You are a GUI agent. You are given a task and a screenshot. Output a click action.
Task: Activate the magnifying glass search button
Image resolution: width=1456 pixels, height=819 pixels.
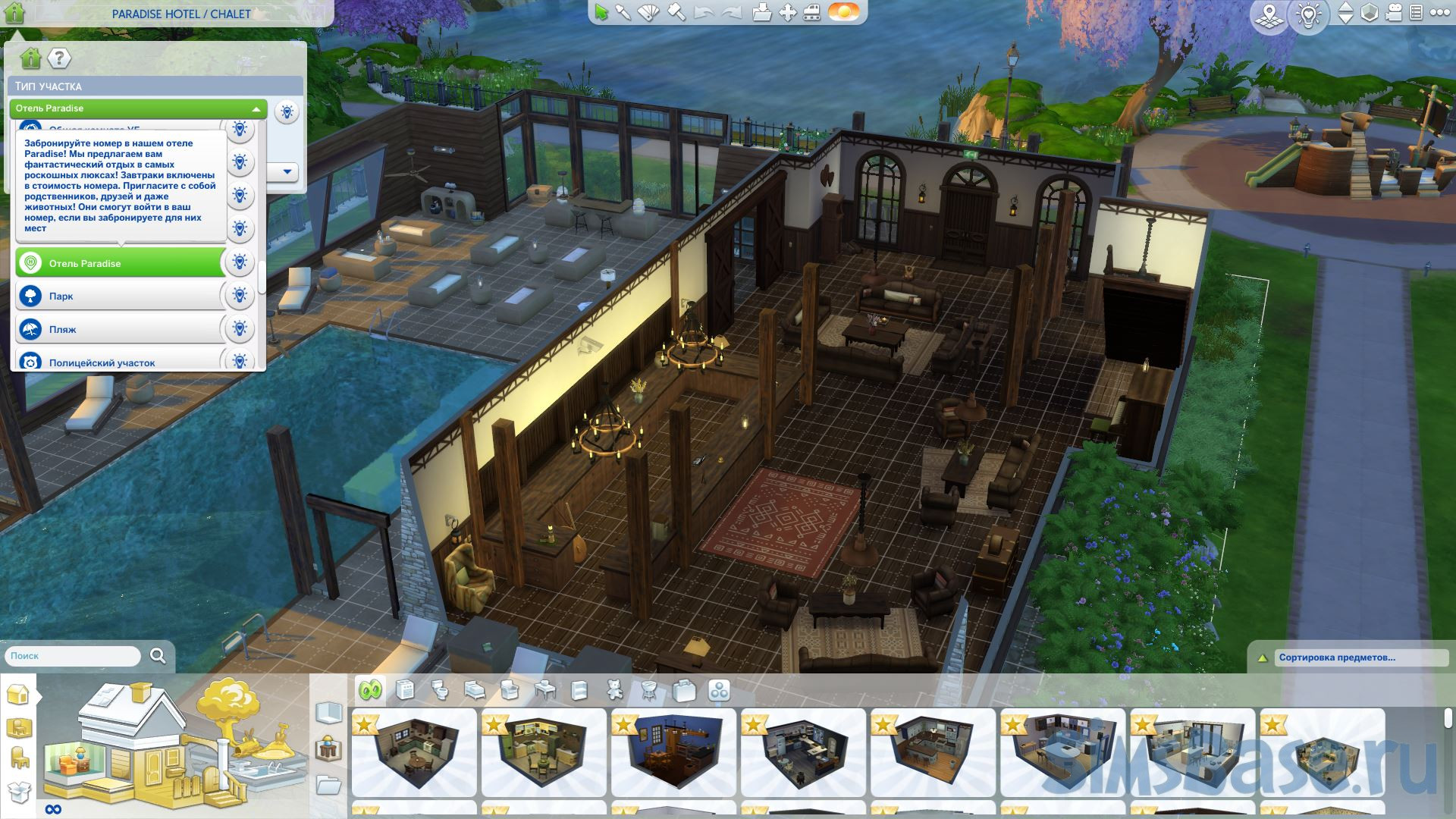(158, 656)
